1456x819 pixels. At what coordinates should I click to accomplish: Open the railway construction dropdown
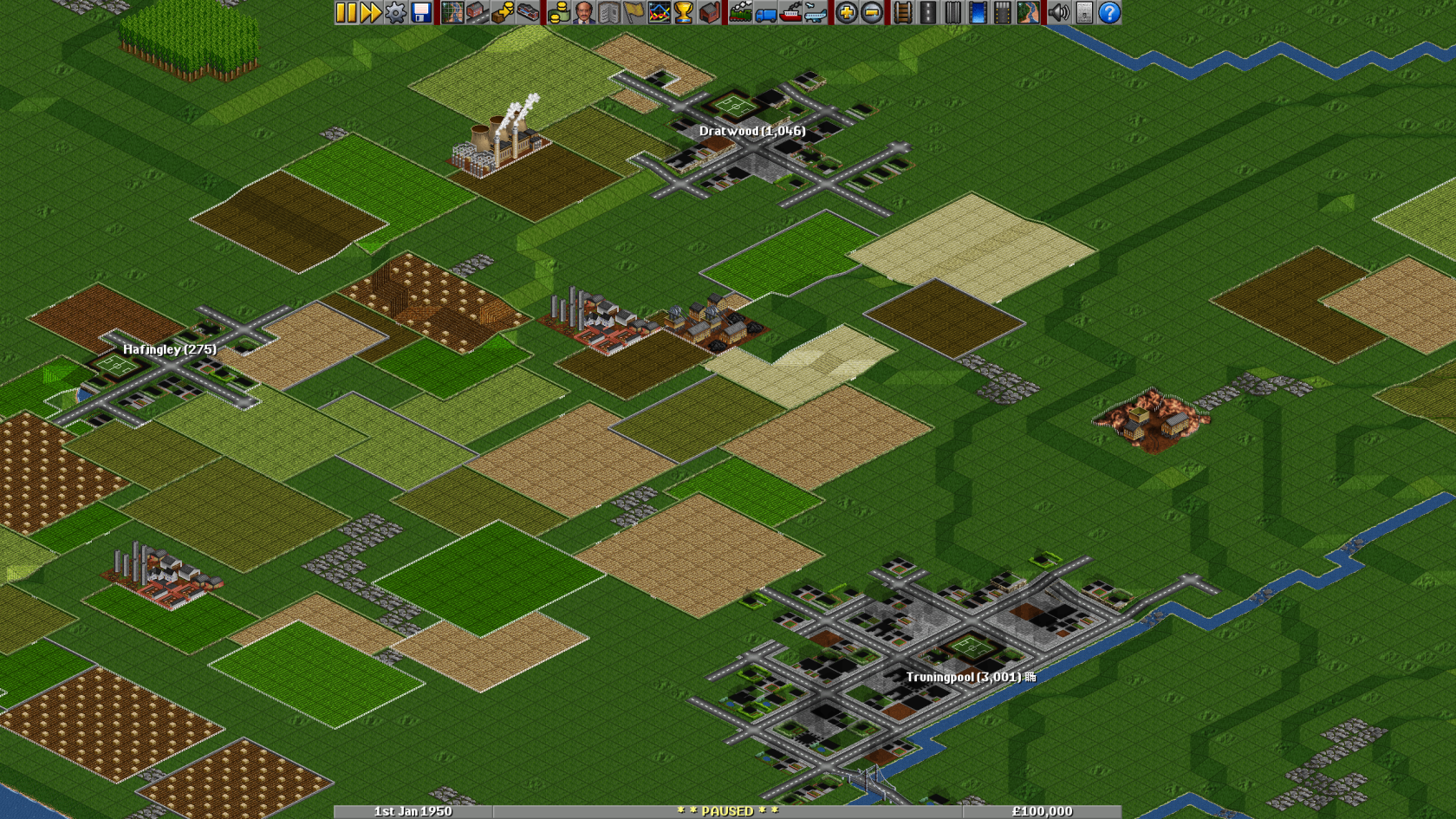[x=902, y=12]
